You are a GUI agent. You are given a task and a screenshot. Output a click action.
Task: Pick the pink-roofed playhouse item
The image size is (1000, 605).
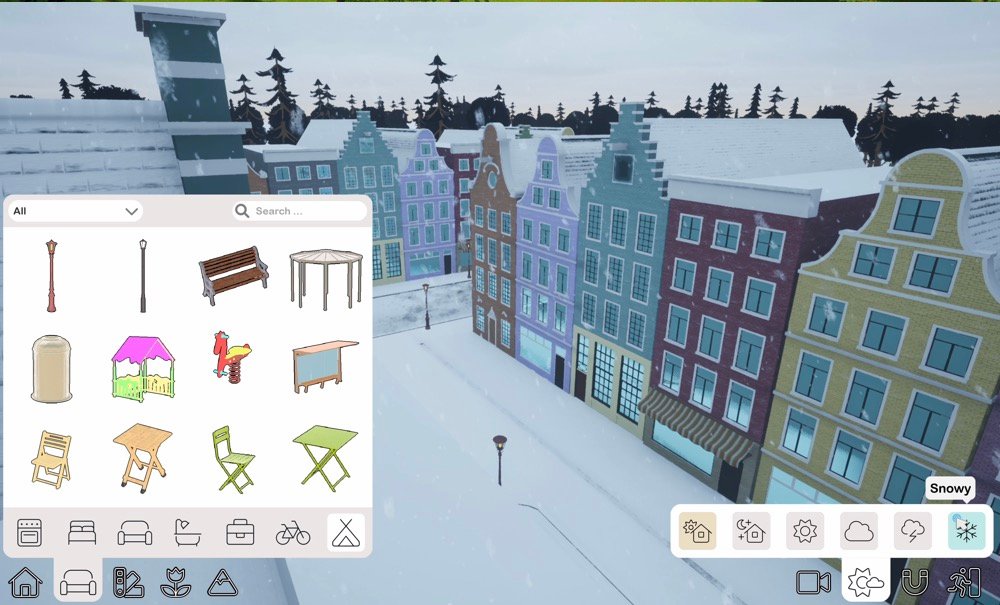coord(142,367)
